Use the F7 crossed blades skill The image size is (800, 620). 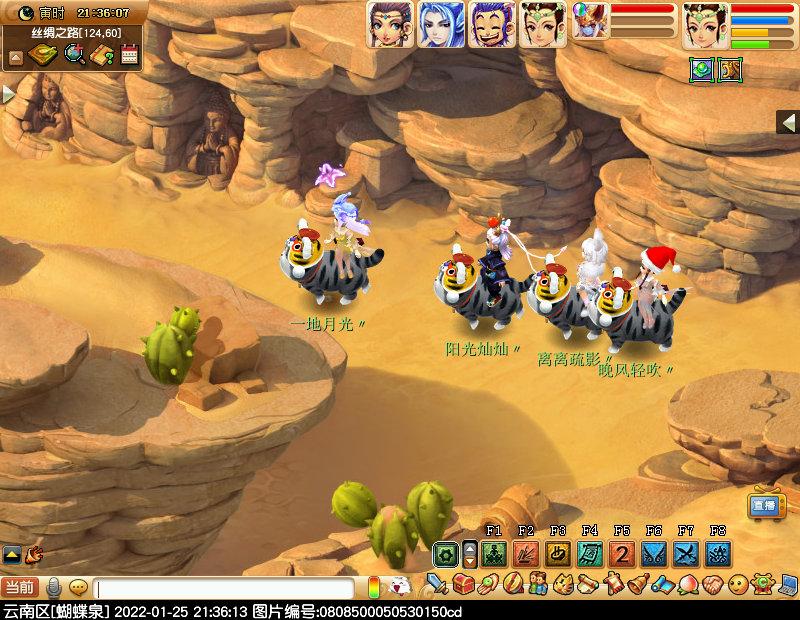coord(686,554)
